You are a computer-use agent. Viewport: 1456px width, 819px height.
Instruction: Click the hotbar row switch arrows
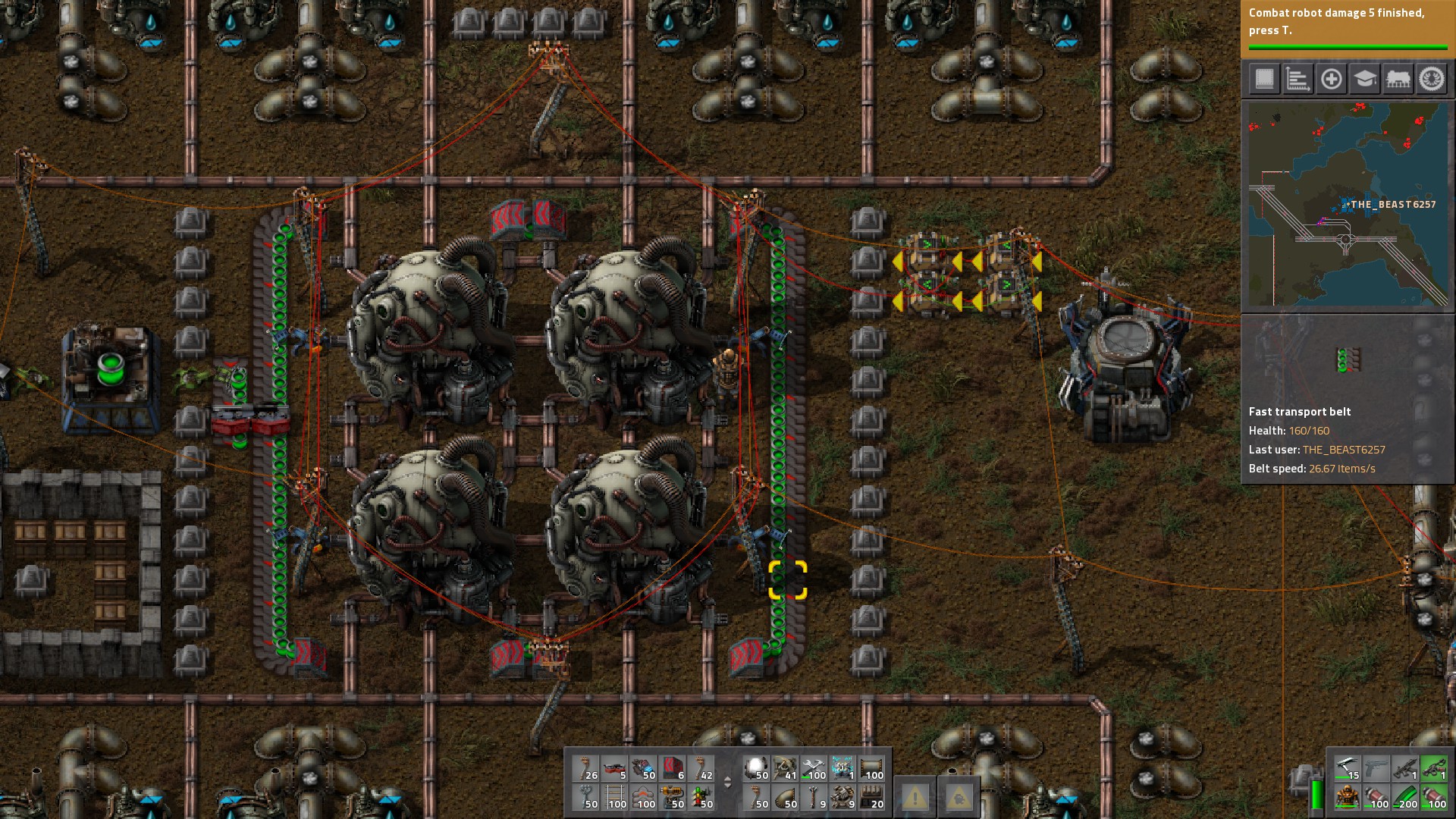727,783
